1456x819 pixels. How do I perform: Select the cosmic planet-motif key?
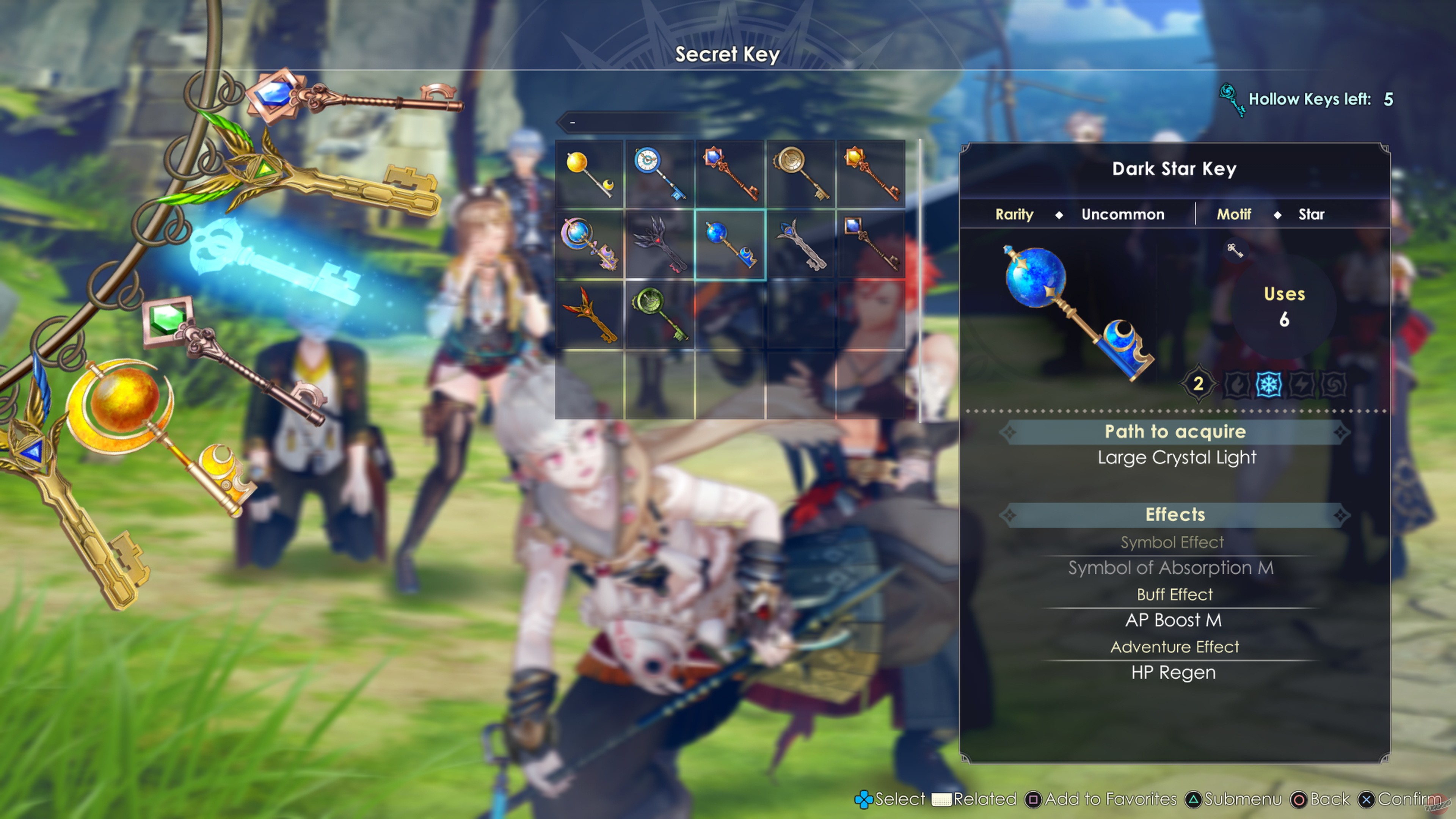click(x=590, y=244)
